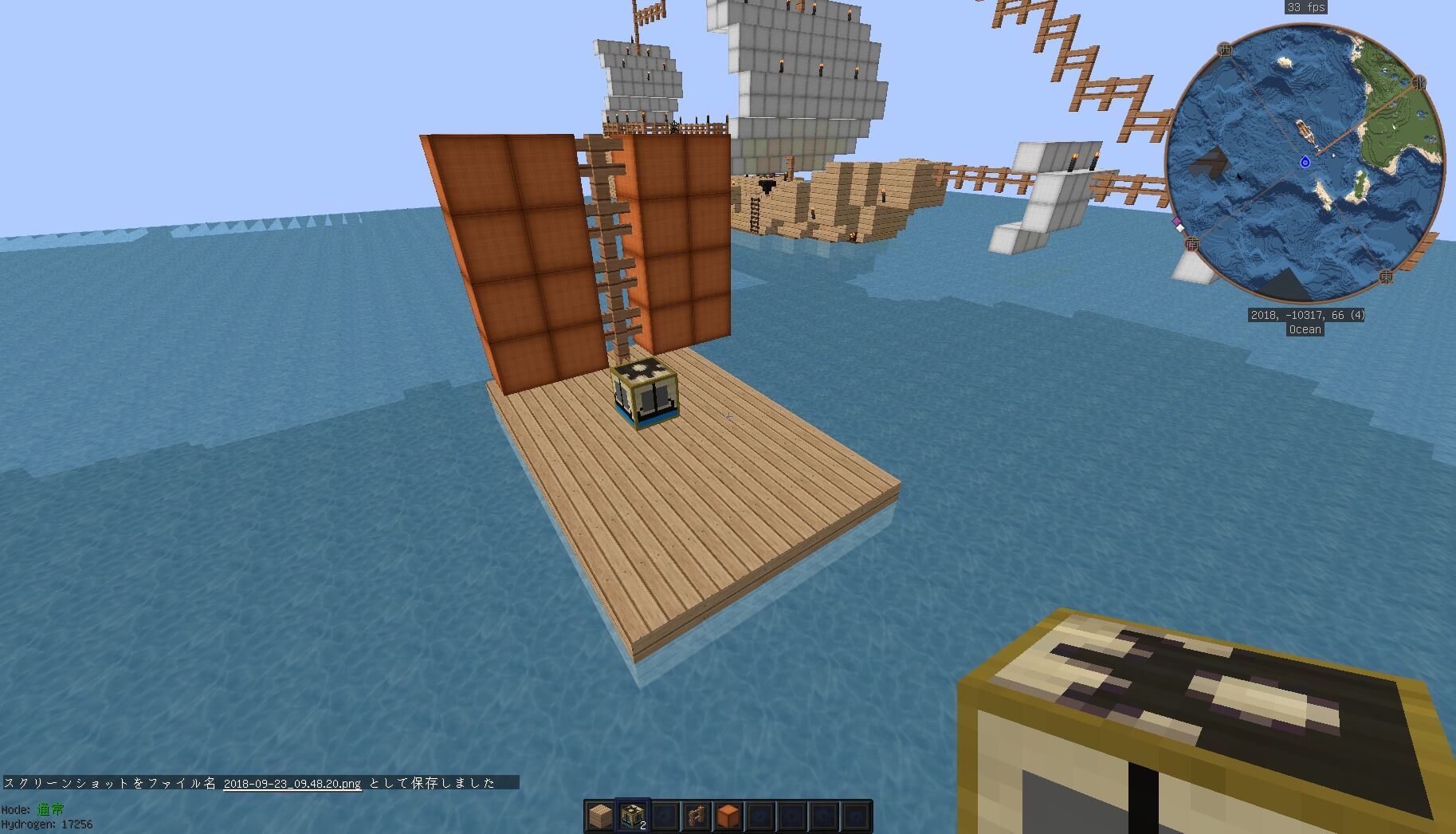Select the orange block hotbar slot

pos(728,816)
